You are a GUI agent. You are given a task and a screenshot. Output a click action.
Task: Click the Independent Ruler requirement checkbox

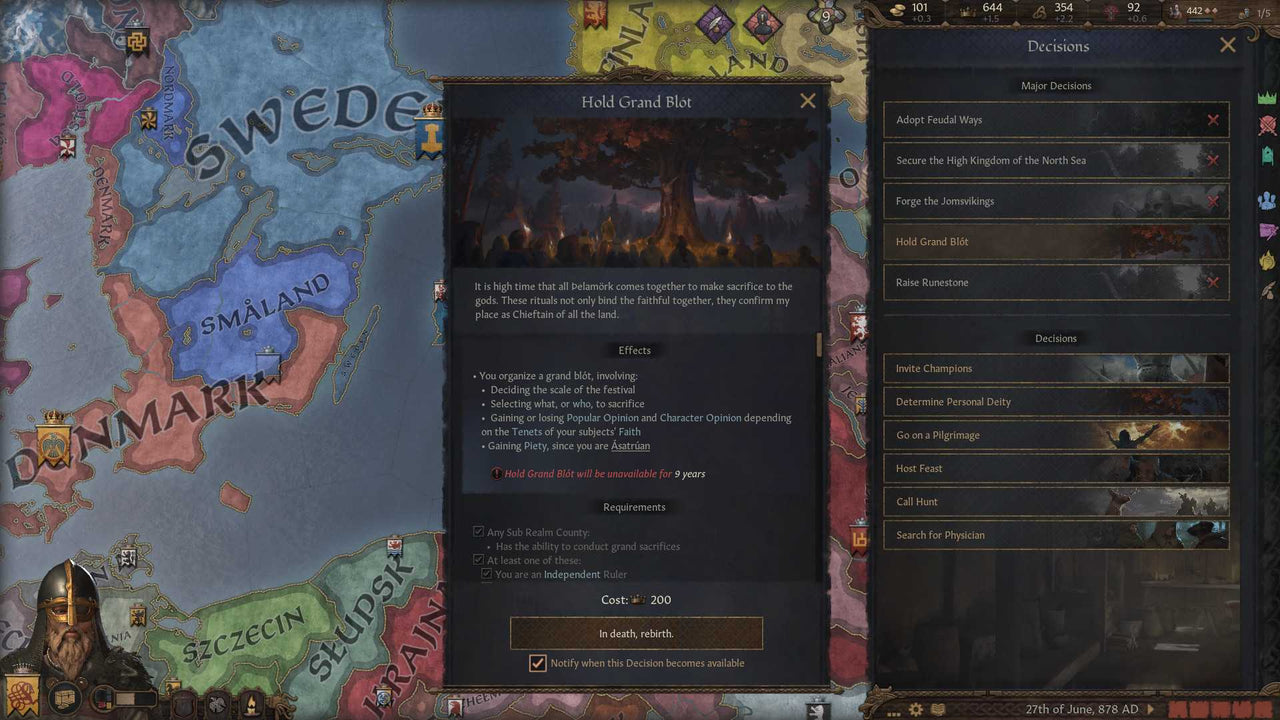[487, 574]
